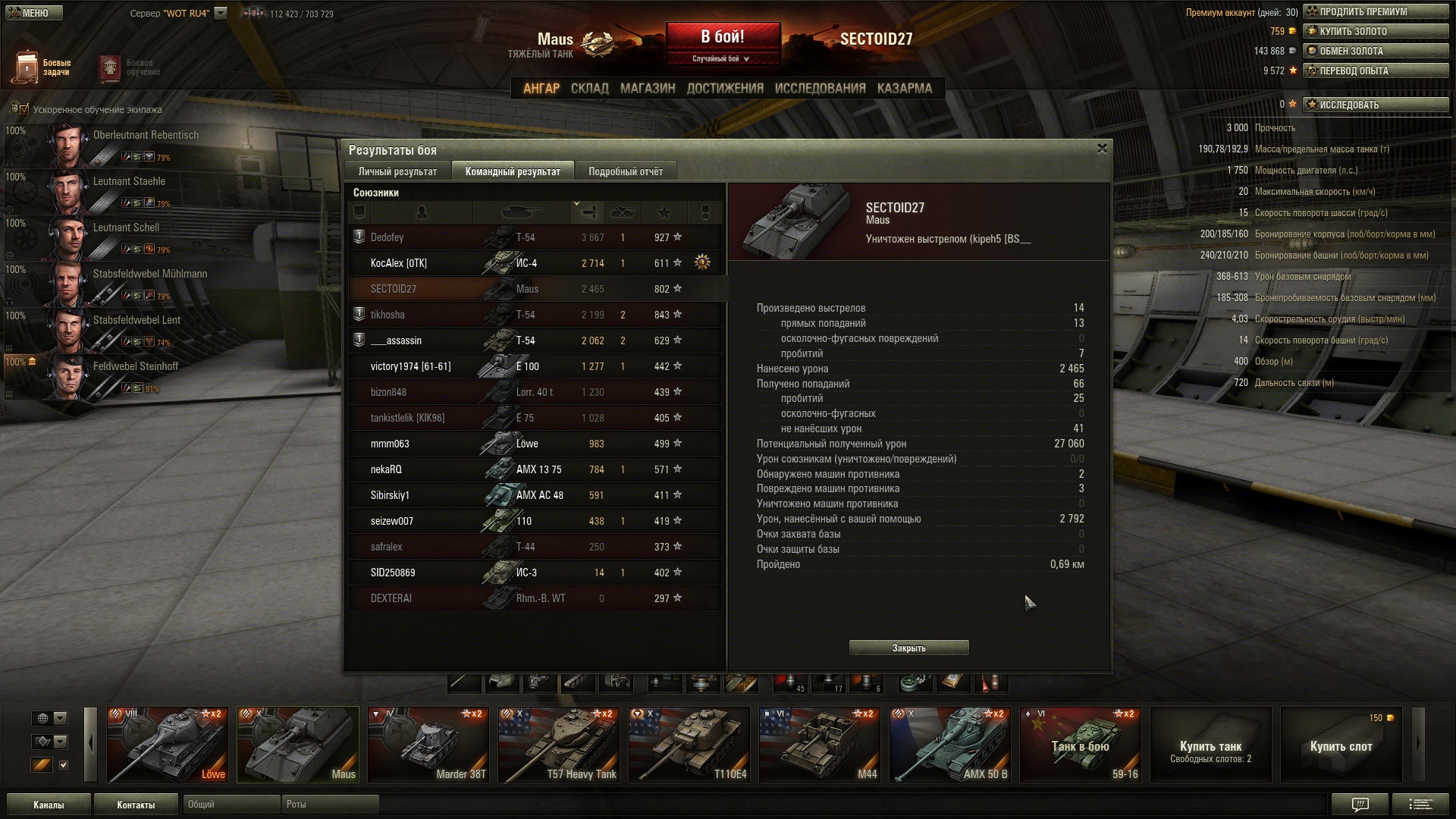The width and height of the screenshot is (1456, 819).
Task: Click the Купить танк slot
Action: pyautogui.click(x=1210, y=745)
